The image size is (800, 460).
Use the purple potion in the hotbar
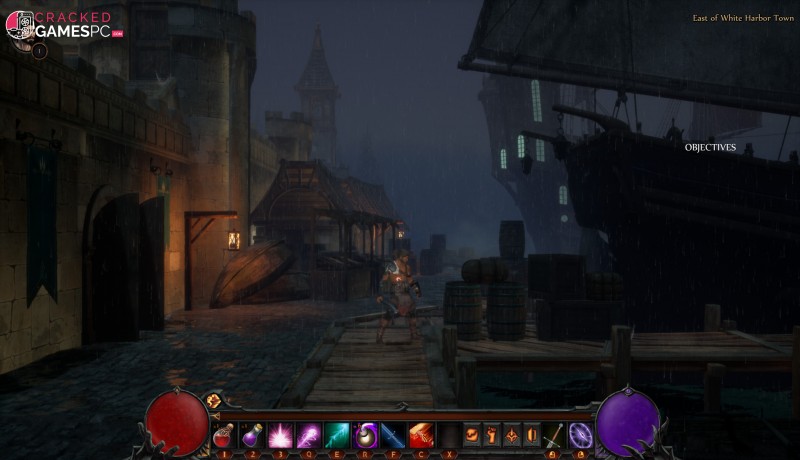(x=251, y=435)
